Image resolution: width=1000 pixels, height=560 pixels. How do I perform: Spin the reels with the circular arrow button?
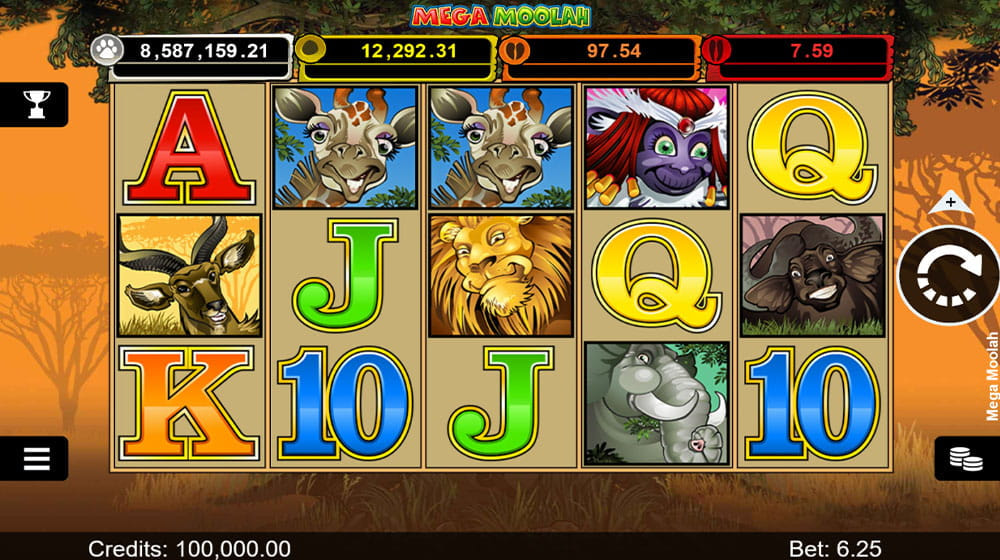click(948, 274)
